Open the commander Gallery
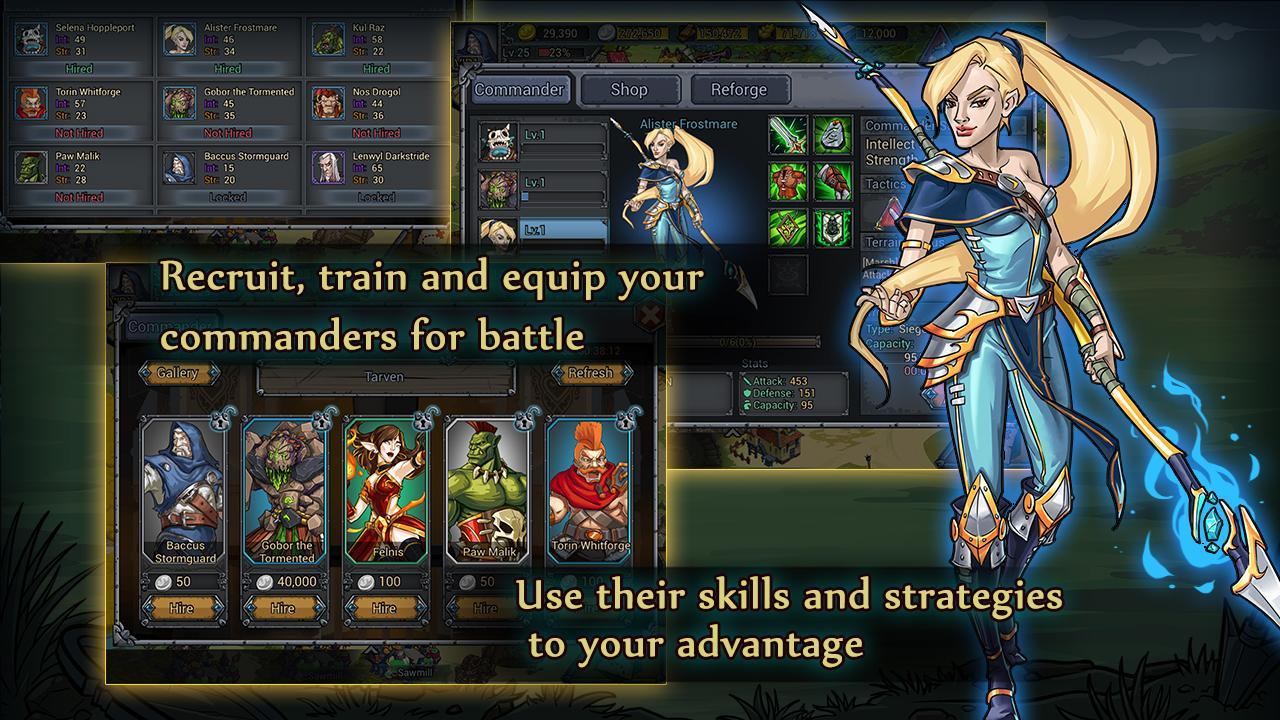This screenshot has width=1280, height=720. [178, 373]
